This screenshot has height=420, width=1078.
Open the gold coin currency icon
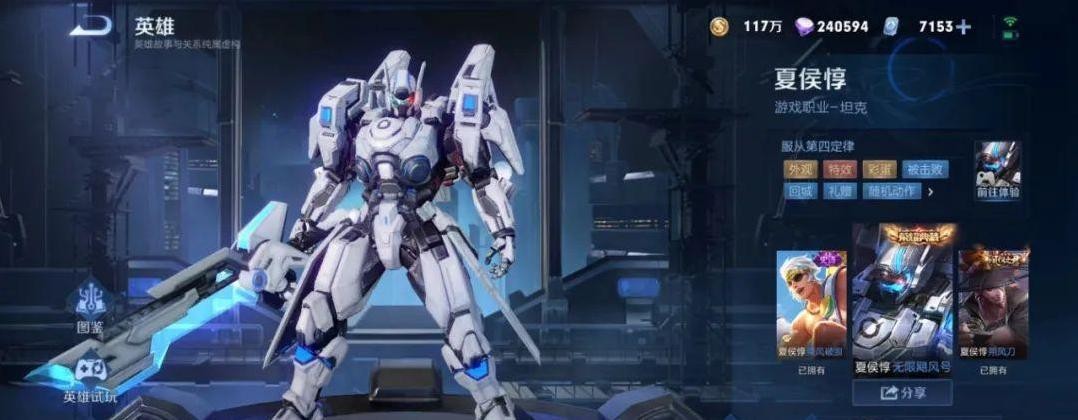tap(720, 27)
